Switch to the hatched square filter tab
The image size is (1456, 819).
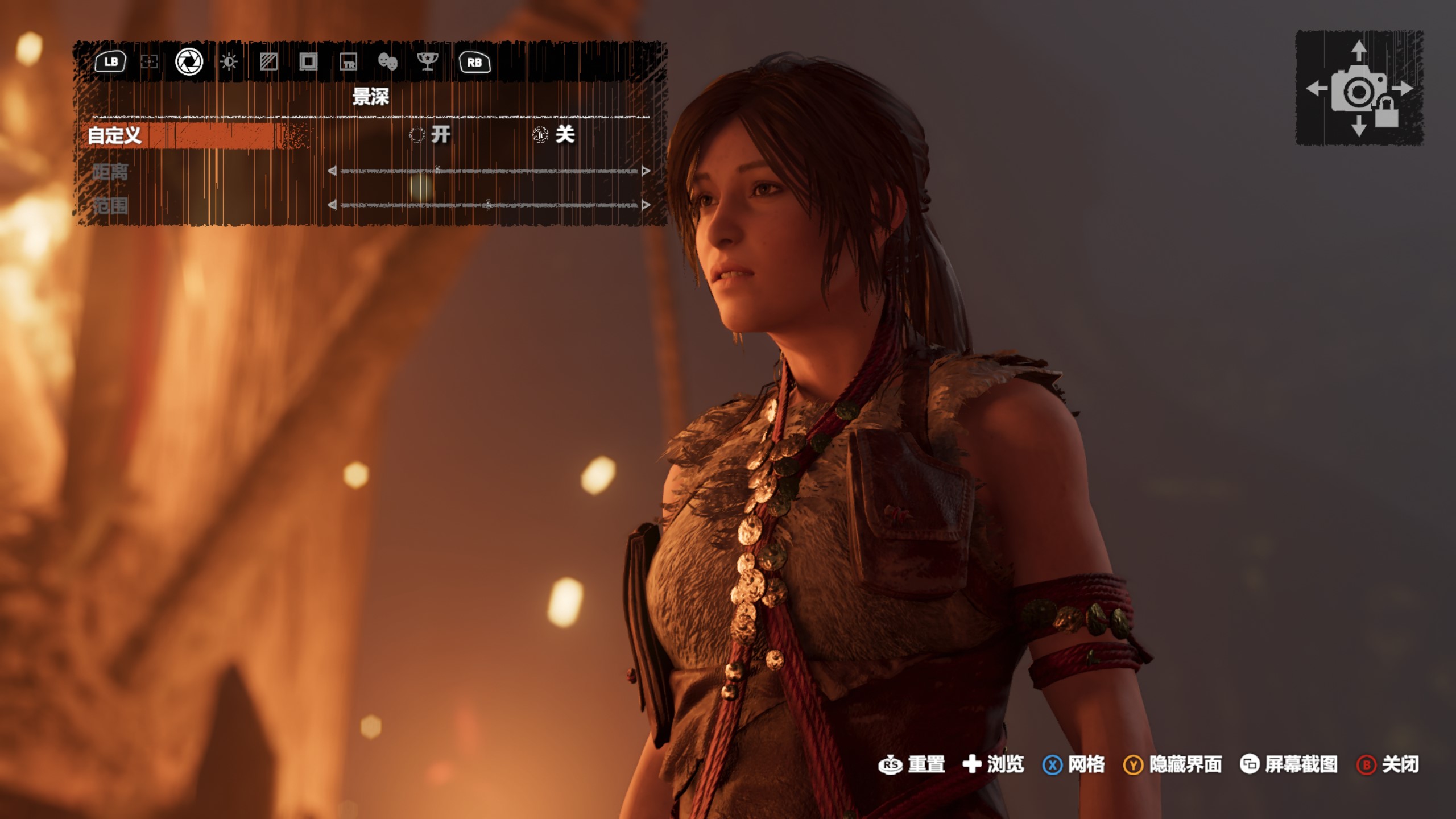click(x=268, y=62)
